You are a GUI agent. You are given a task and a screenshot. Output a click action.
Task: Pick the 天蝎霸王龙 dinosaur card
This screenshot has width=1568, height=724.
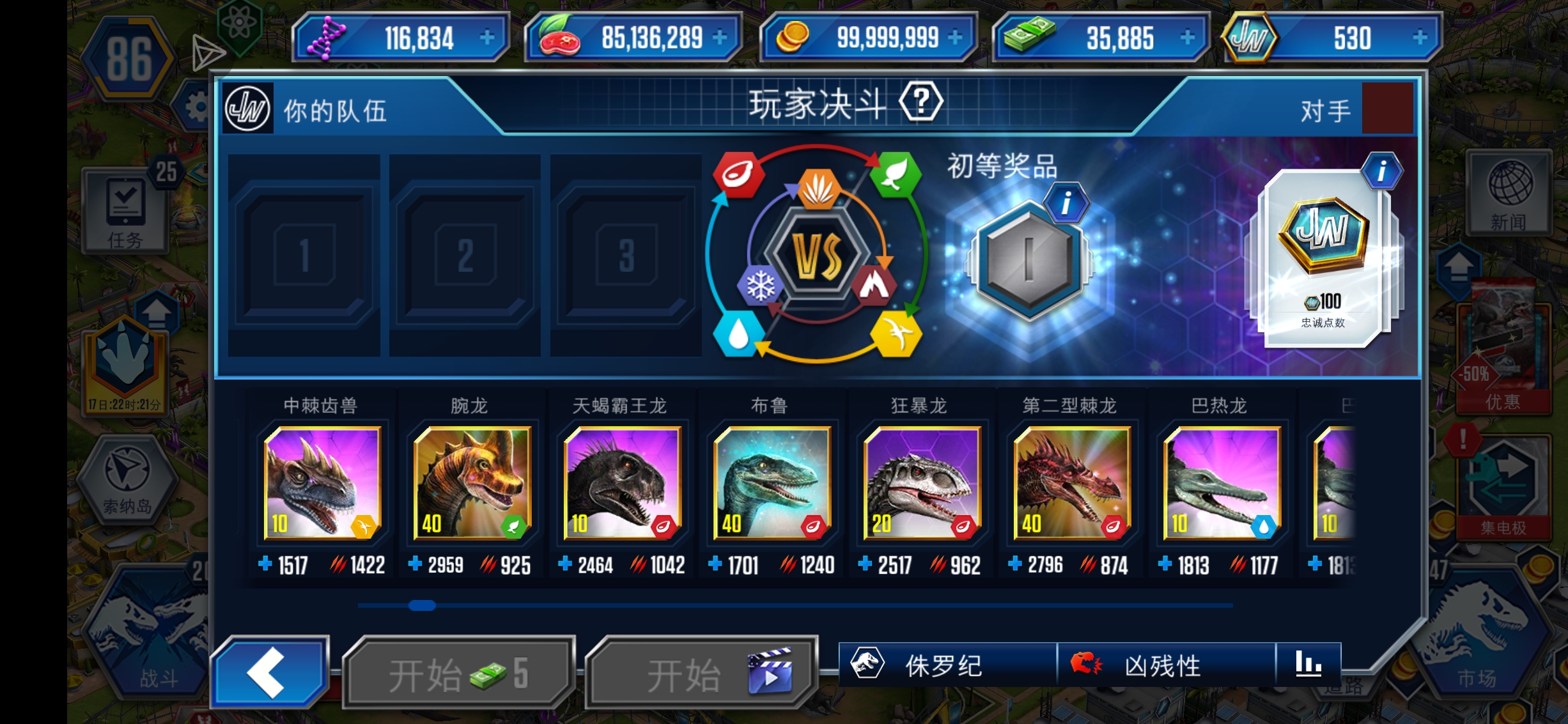pyautogui.click(x=622, y=483)
